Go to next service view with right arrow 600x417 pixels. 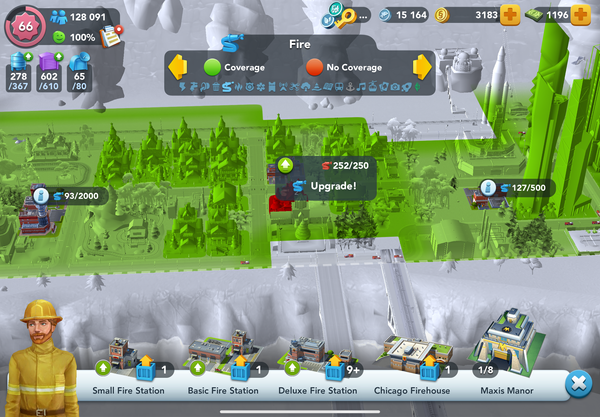tap(422, 67)
